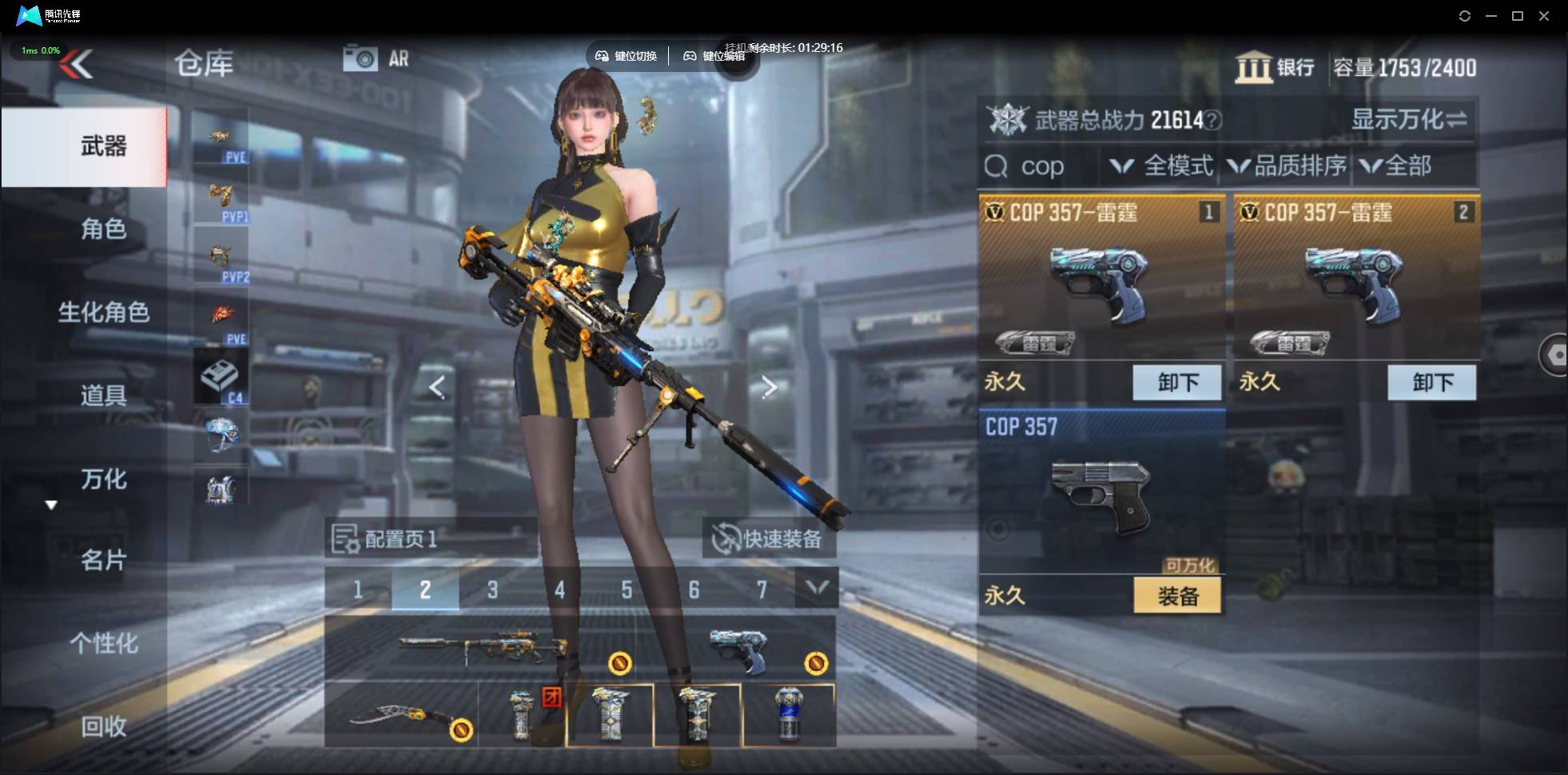Open the 快速装备 quick equip option
Image resolution: width=1568 pixels, height=775 pixels.
769,539
